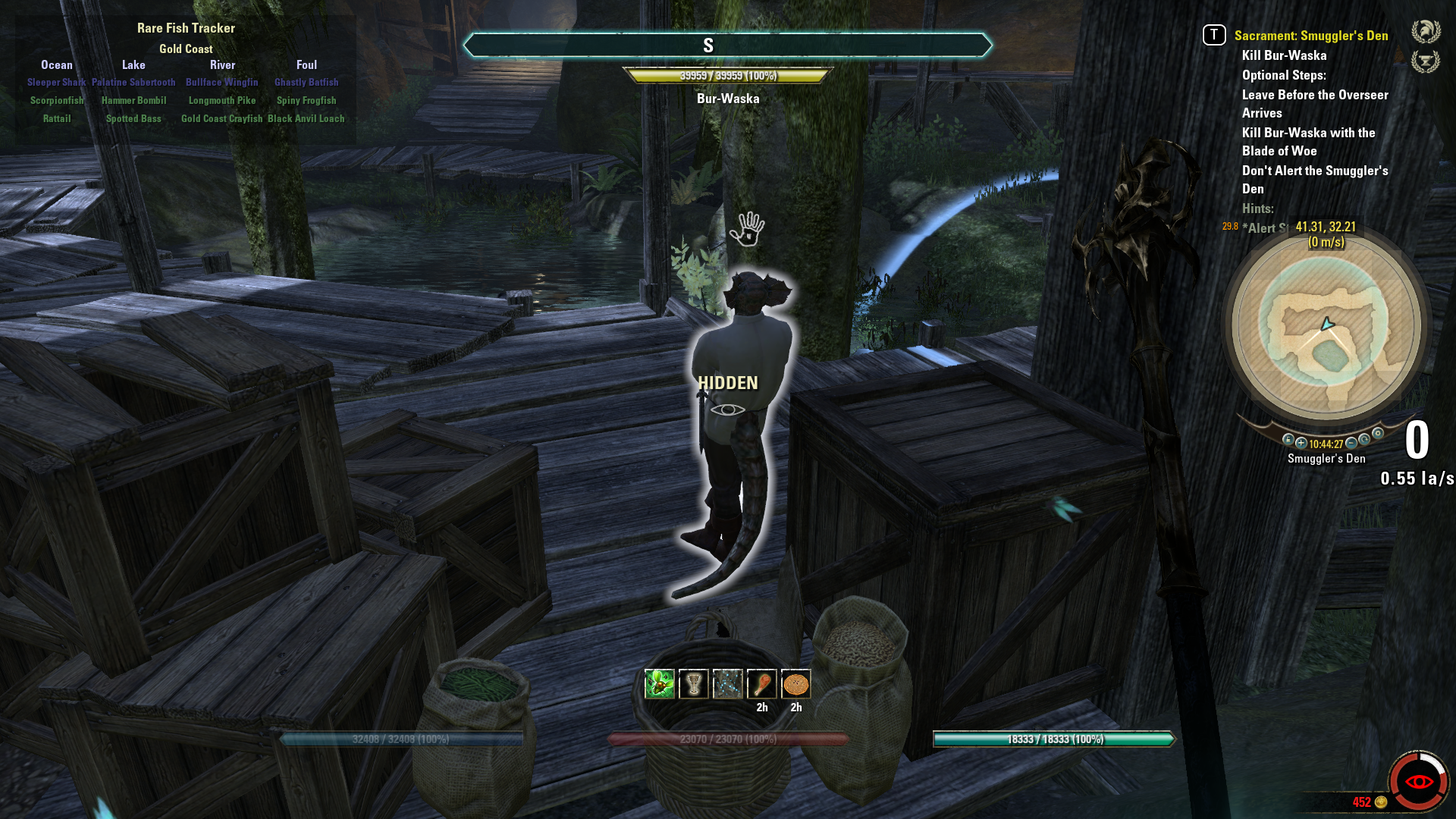Select the green insect swarm buff icon

point(660,684)
